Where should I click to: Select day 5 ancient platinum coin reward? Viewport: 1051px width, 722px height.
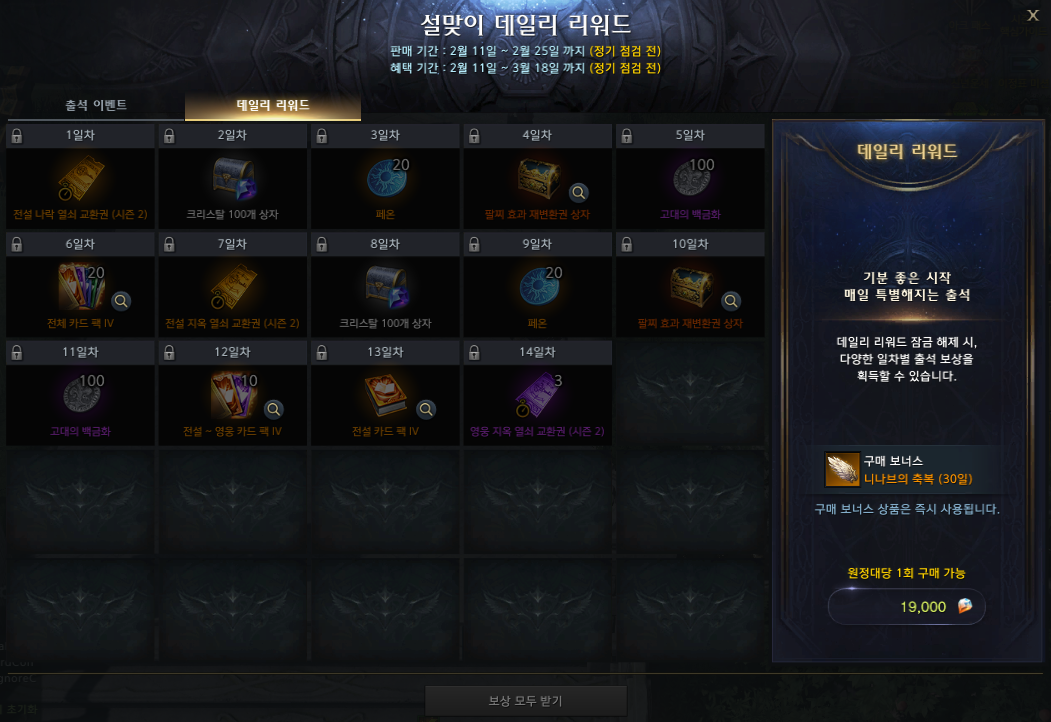click(x=689, y=179)
